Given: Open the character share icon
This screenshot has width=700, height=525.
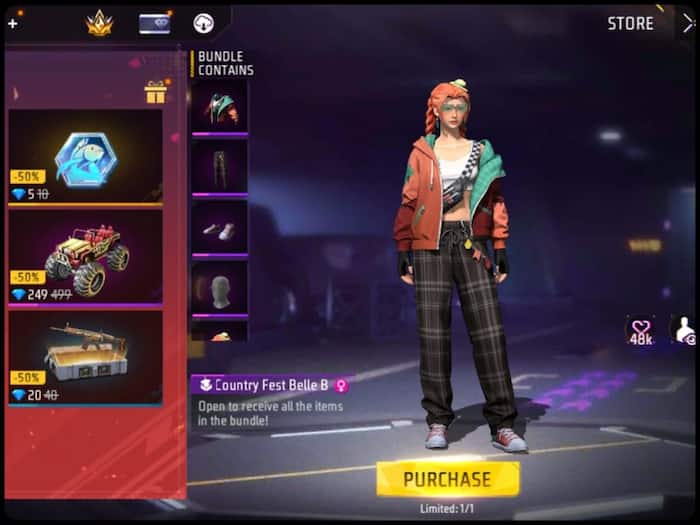Looking at the screenshot, I should pyautogui.click(x=684, y=332).
